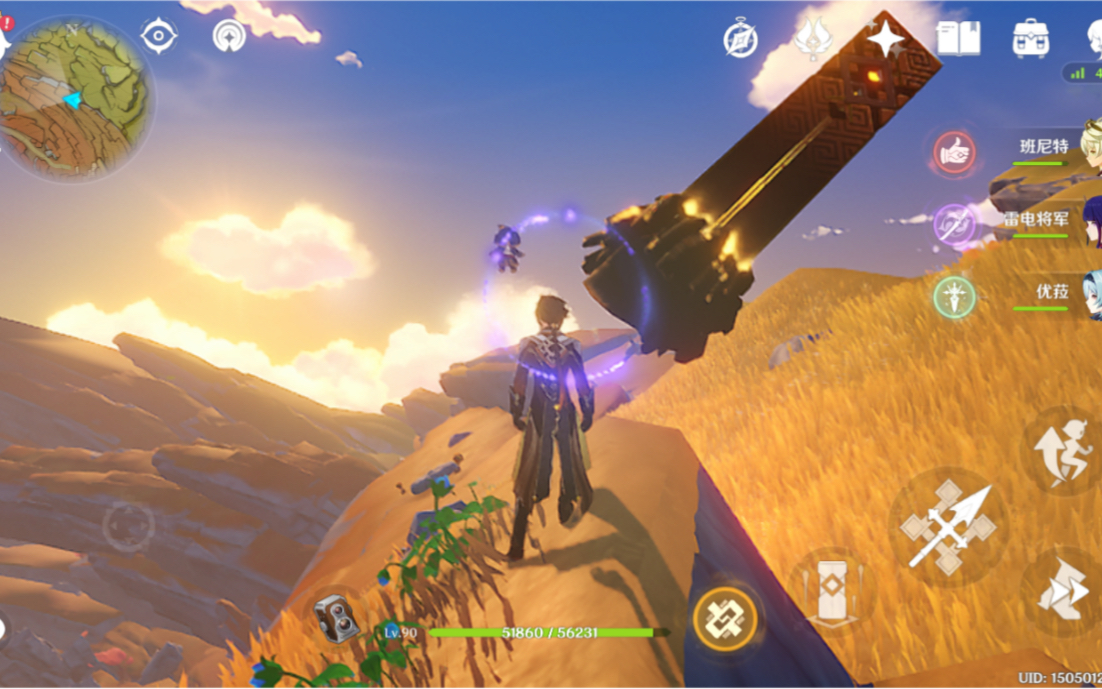Attack with the polearm button
Screen dimensions: 1102x689
click(946, 527)
